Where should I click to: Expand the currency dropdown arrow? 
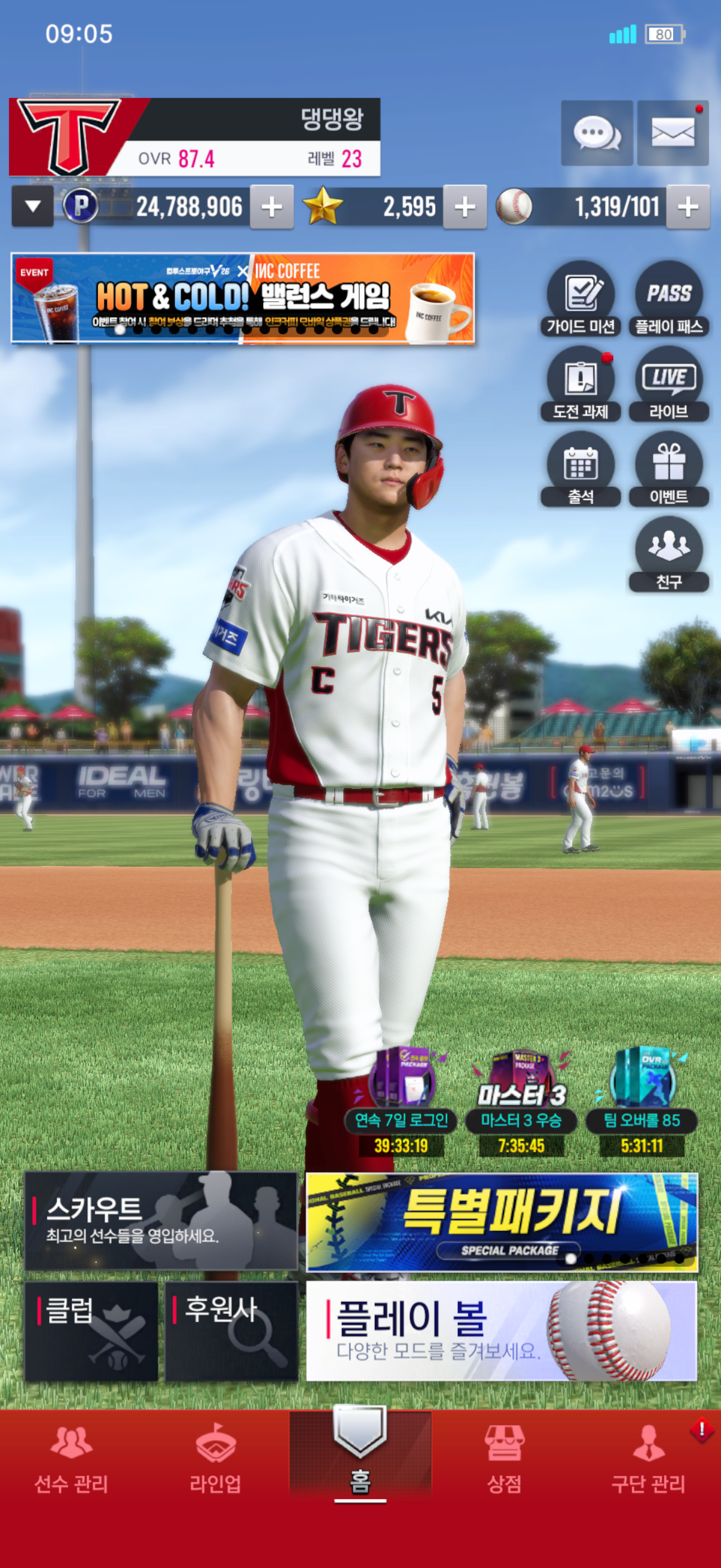33,207
